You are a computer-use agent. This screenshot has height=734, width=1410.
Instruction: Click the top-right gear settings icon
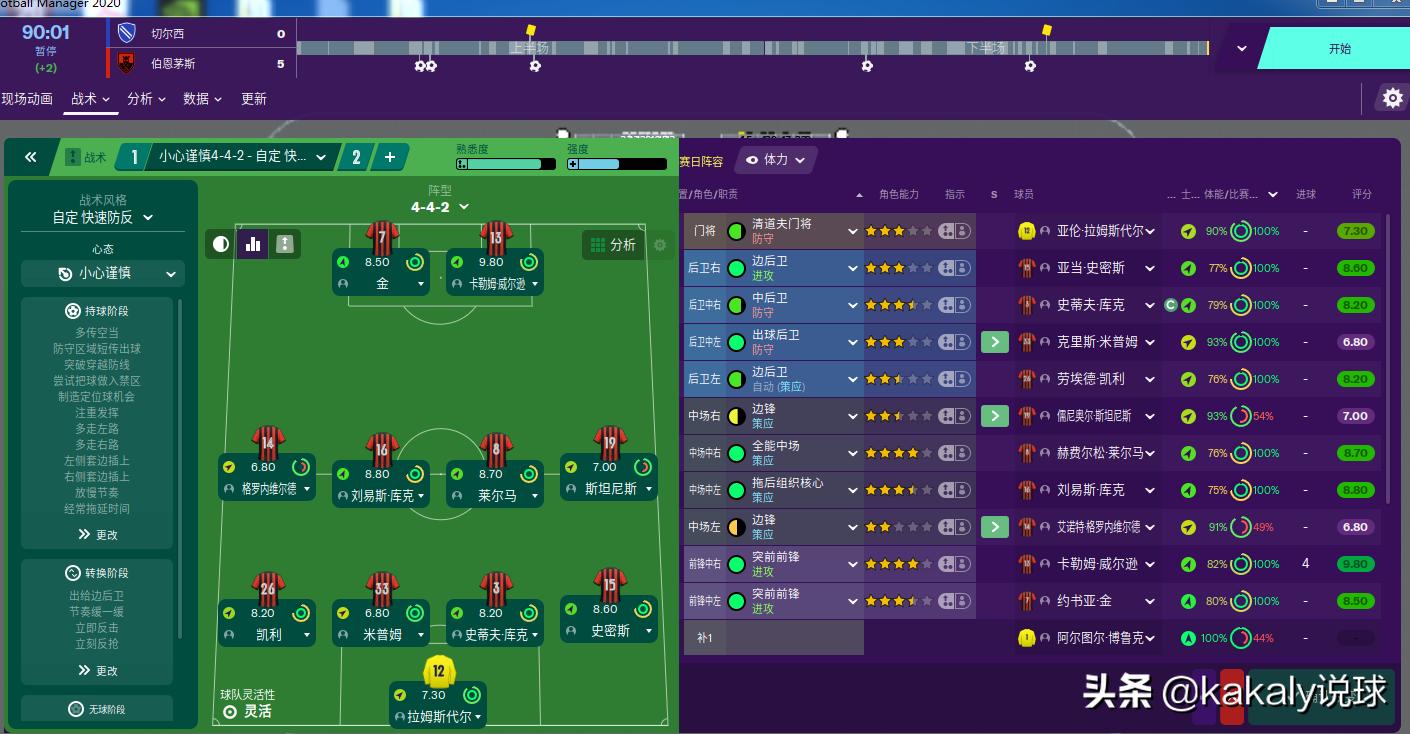[1393, 98]
